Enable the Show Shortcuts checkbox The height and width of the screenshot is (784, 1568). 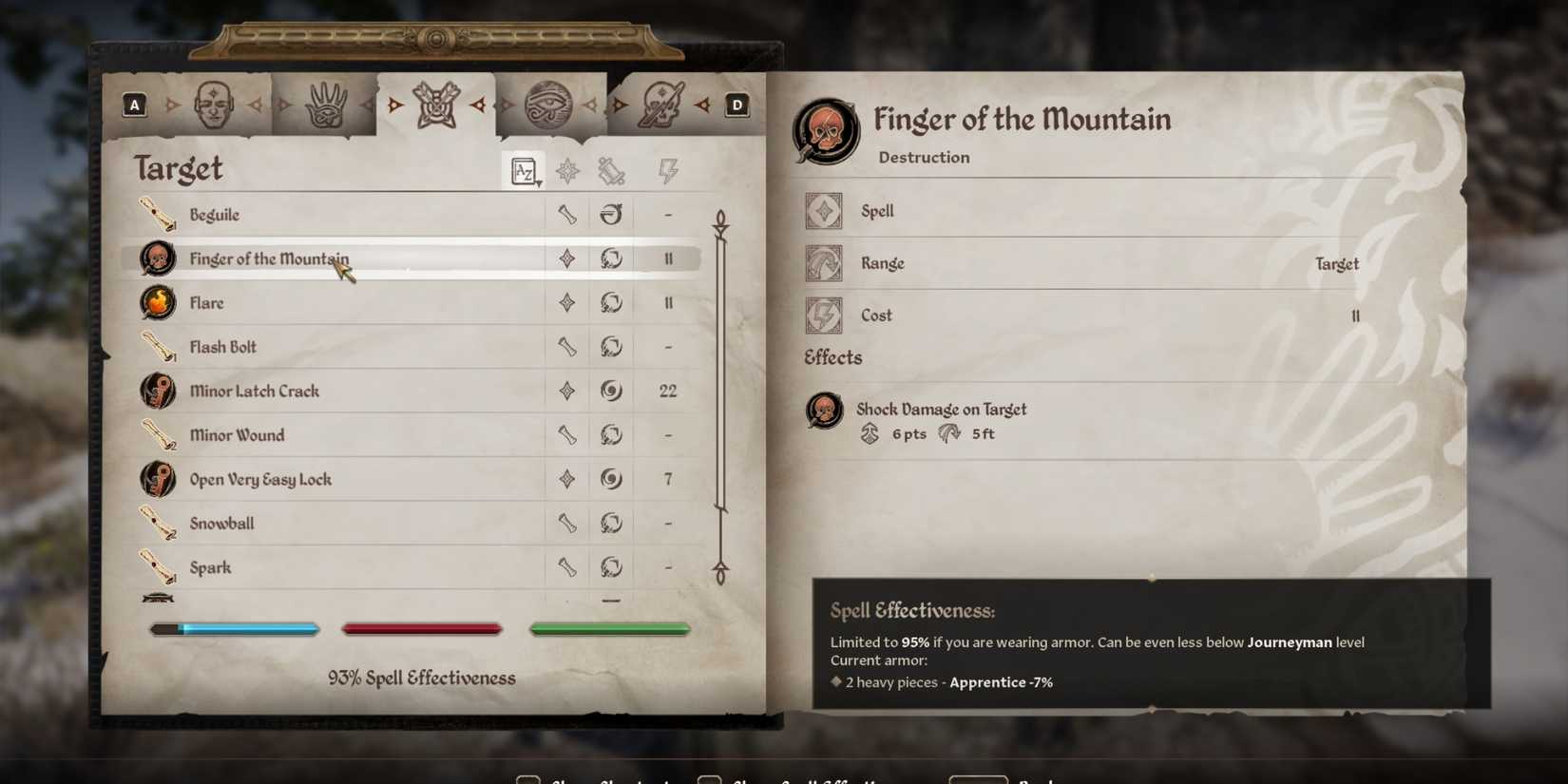click(x=528, y=779)
